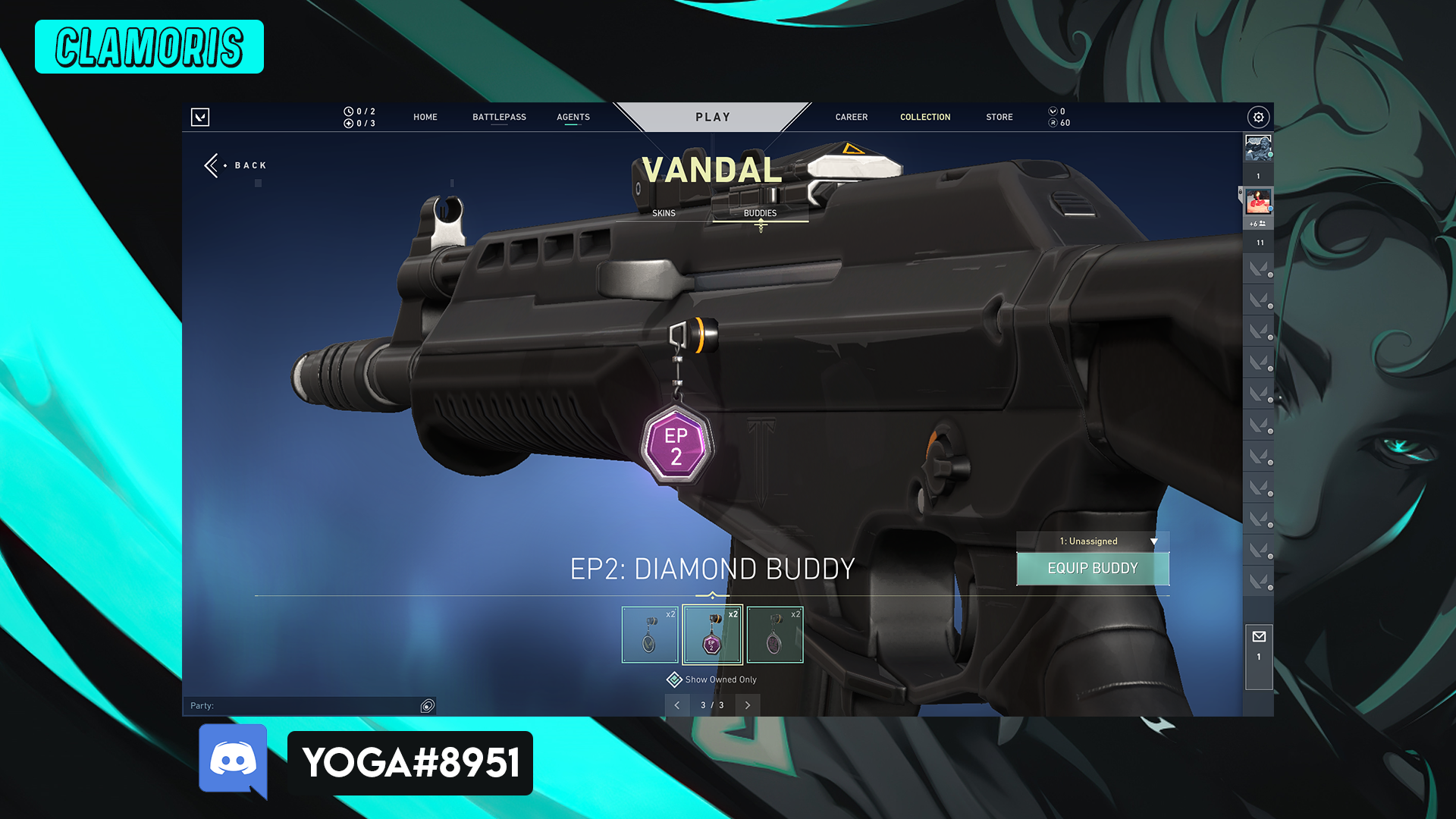Click the Radianite Points icon showing 60
Image resolution: width=1456 pixels, height=819 pixels.
click(1055, 123)
